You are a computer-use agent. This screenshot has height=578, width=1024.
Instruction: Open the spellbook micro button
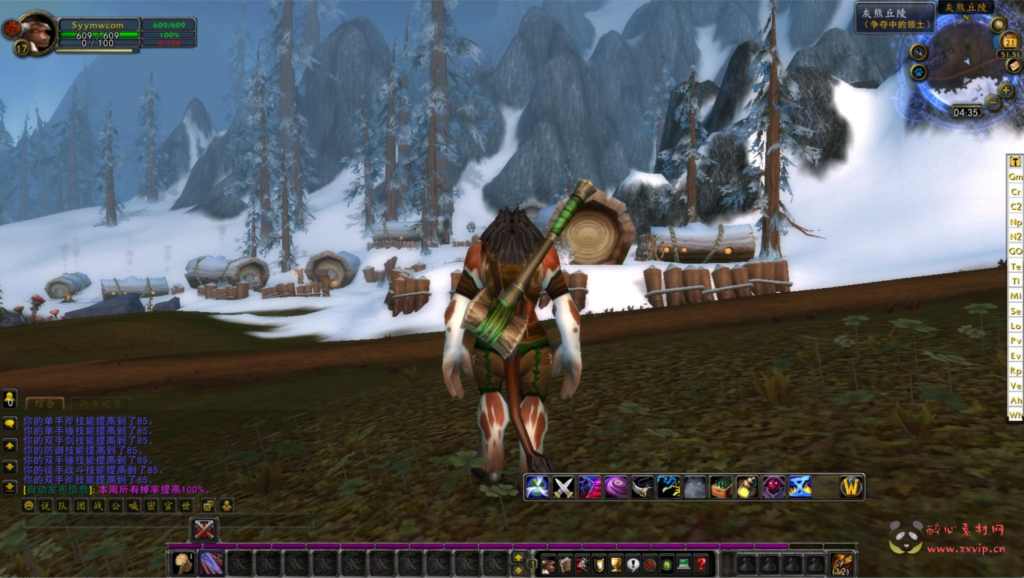tap(565, 565)
